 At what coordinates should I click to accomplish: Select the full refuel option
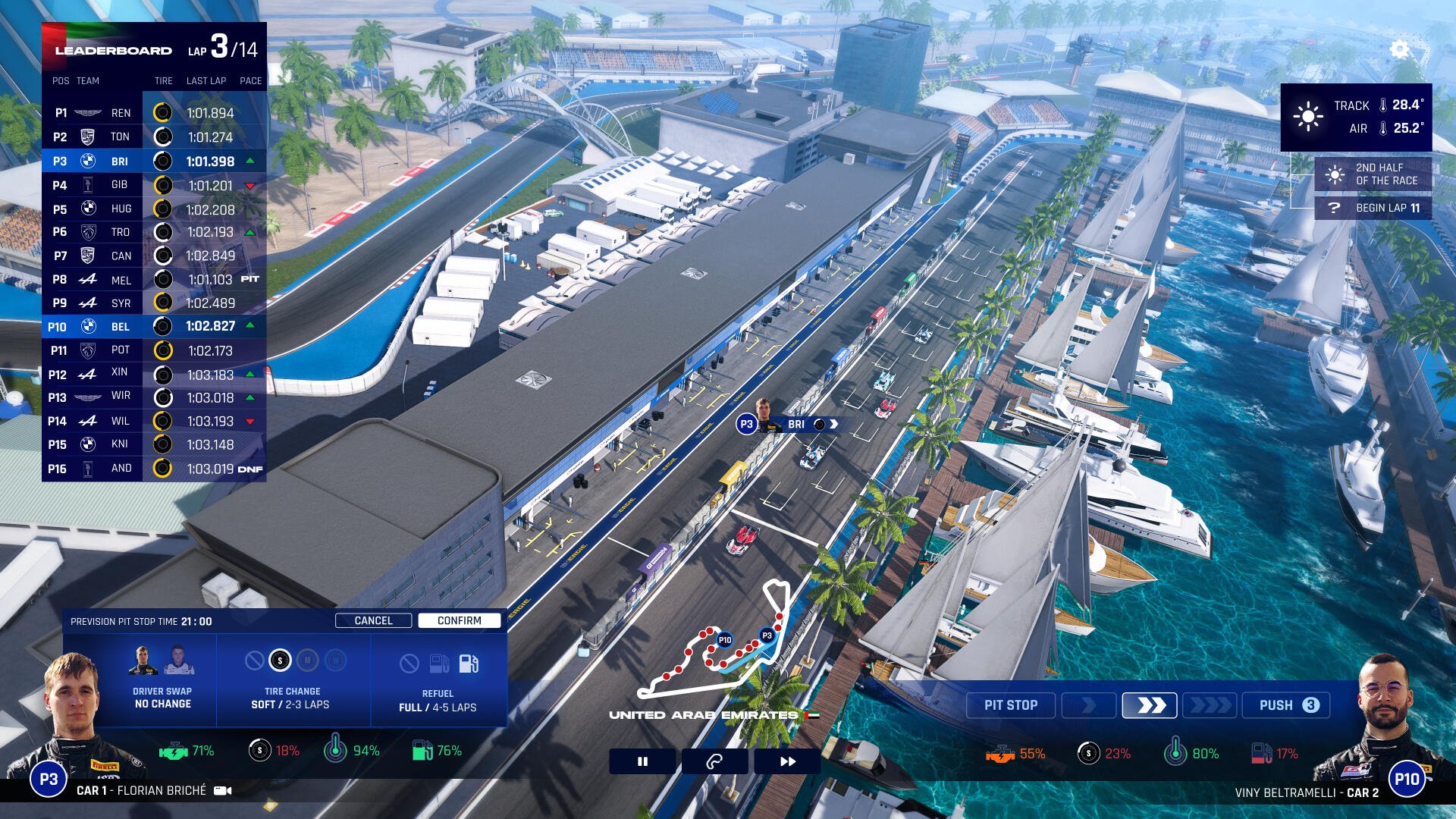[469, 664]
